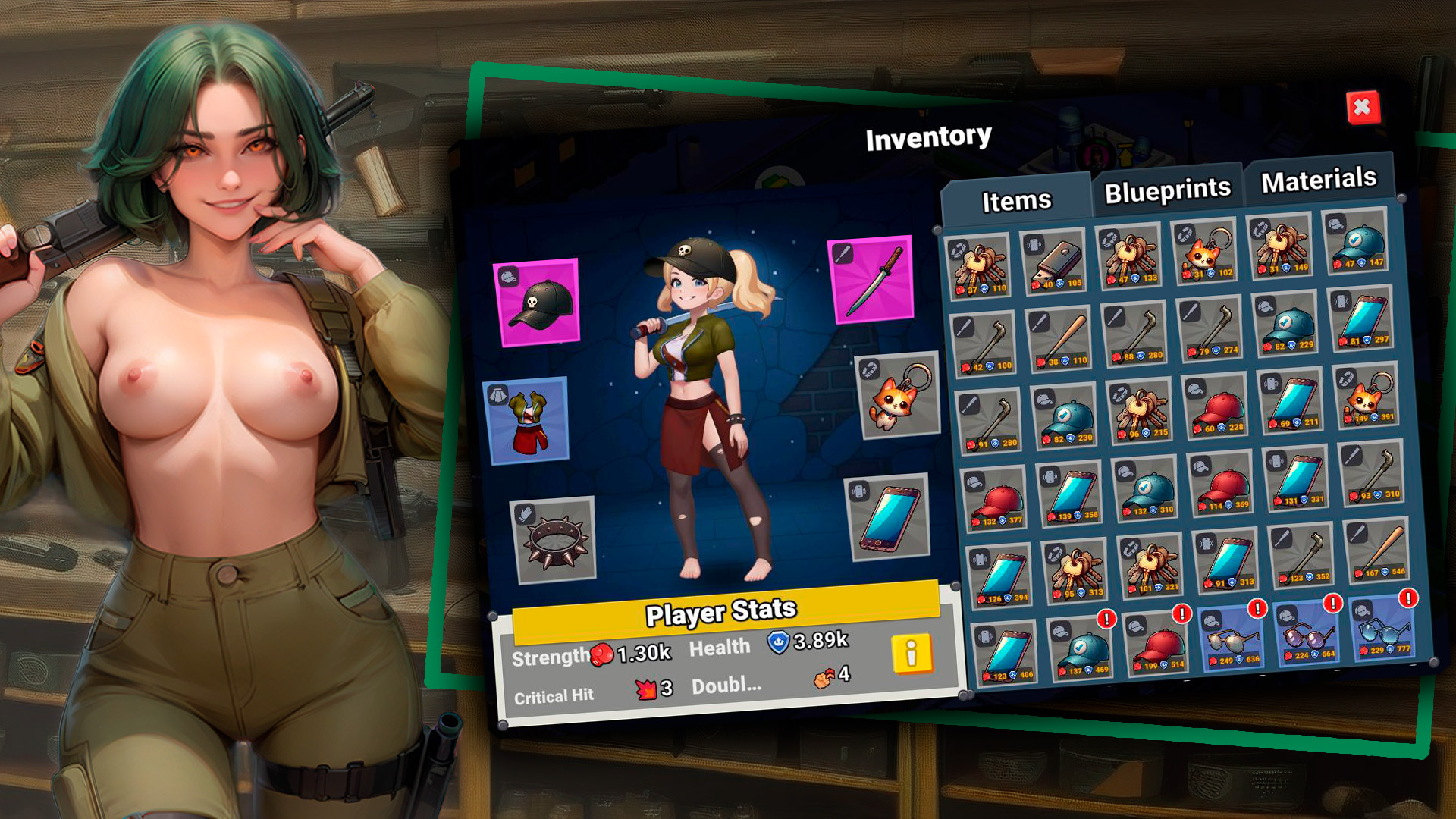
Task: Choose the equipped outfit slot
Action: coord(527,421)
